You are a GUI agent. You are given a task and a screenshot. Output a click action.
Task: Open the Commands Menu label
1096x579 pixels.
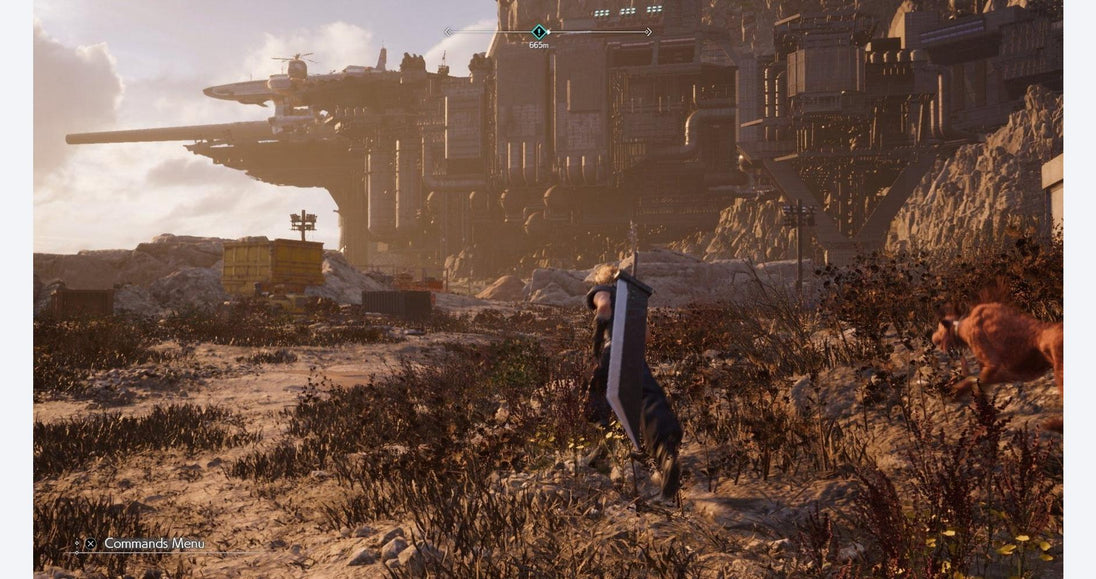(154, 544)
